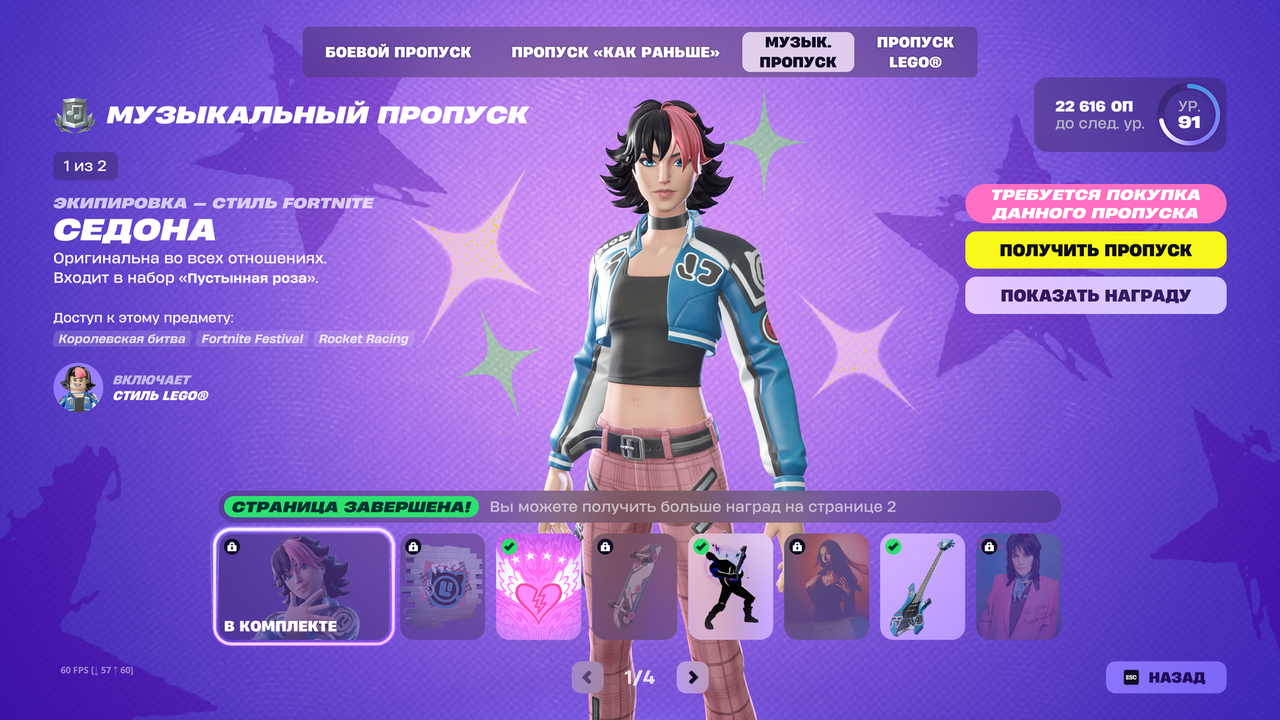Show the next rewards page arrow

(692, 677)
